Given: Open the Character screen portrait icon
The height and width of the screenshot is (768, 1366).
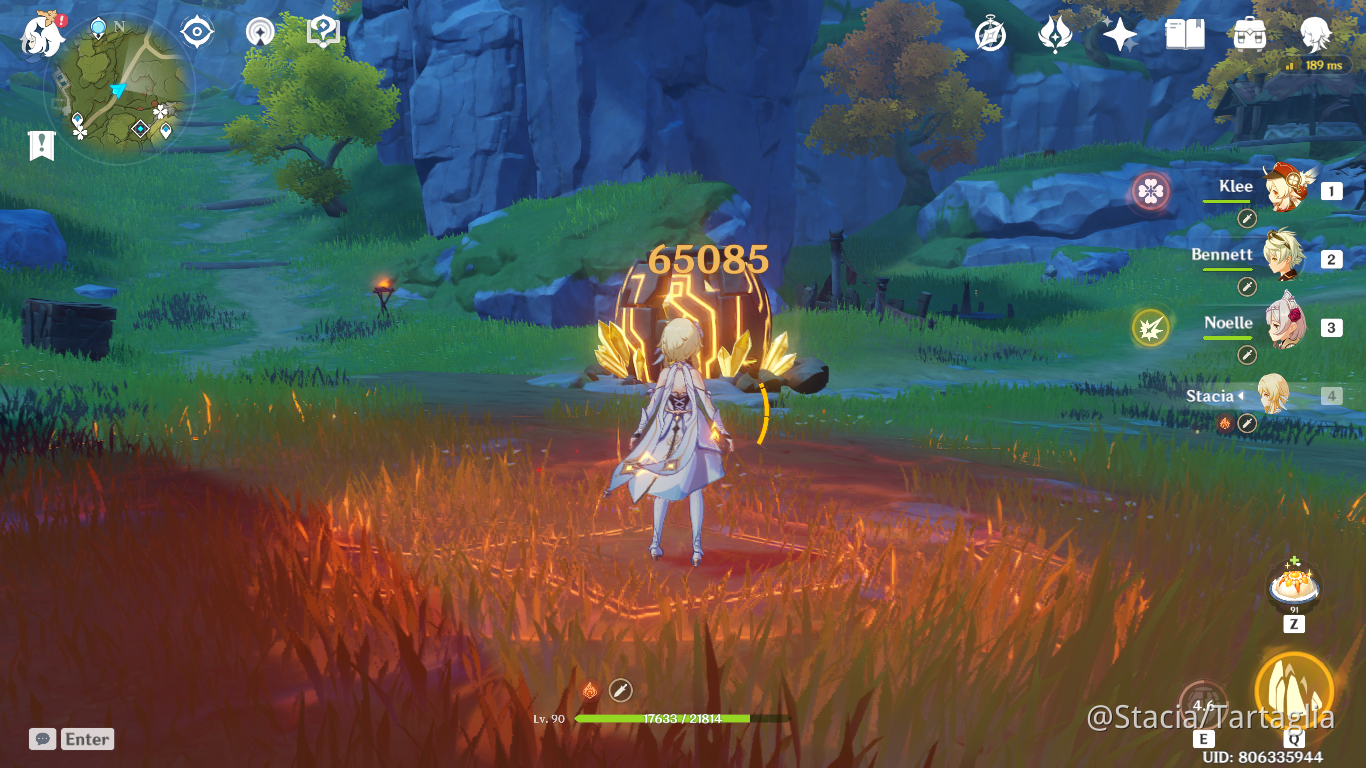Looking at the screenshot, I should click(1315, 33).
